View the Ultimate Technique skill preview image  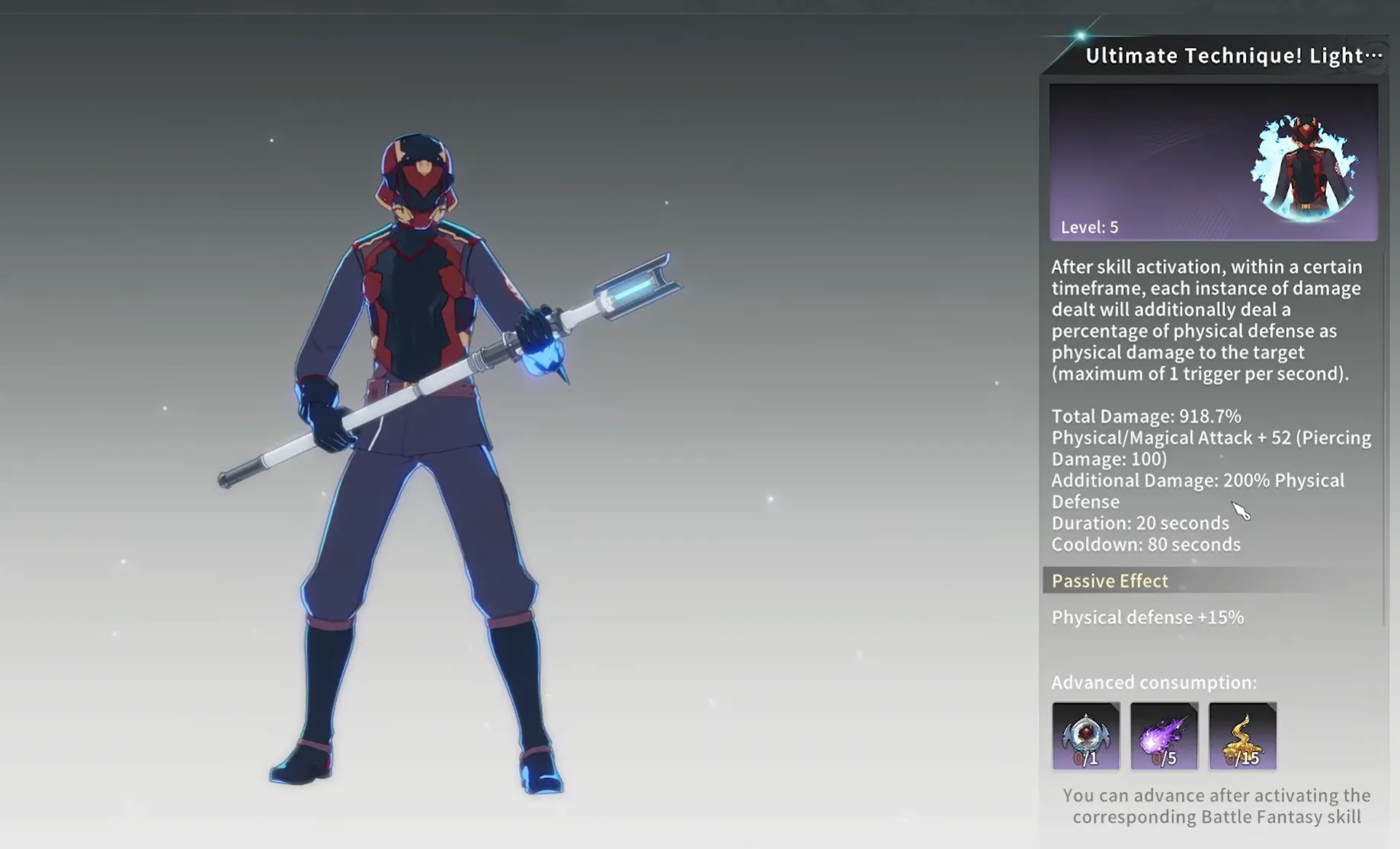coord(1213,162)
